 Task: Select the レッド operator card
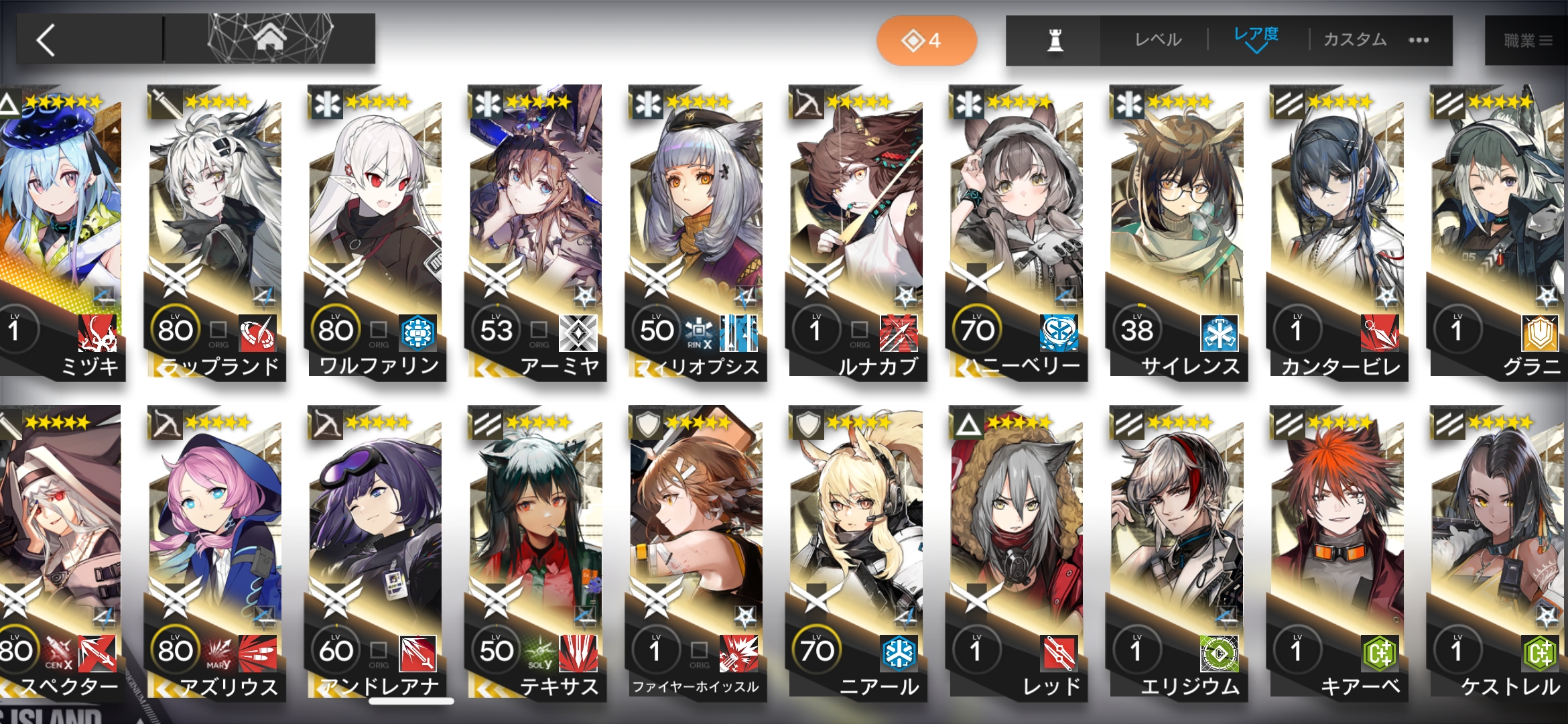coord(1017,550)
